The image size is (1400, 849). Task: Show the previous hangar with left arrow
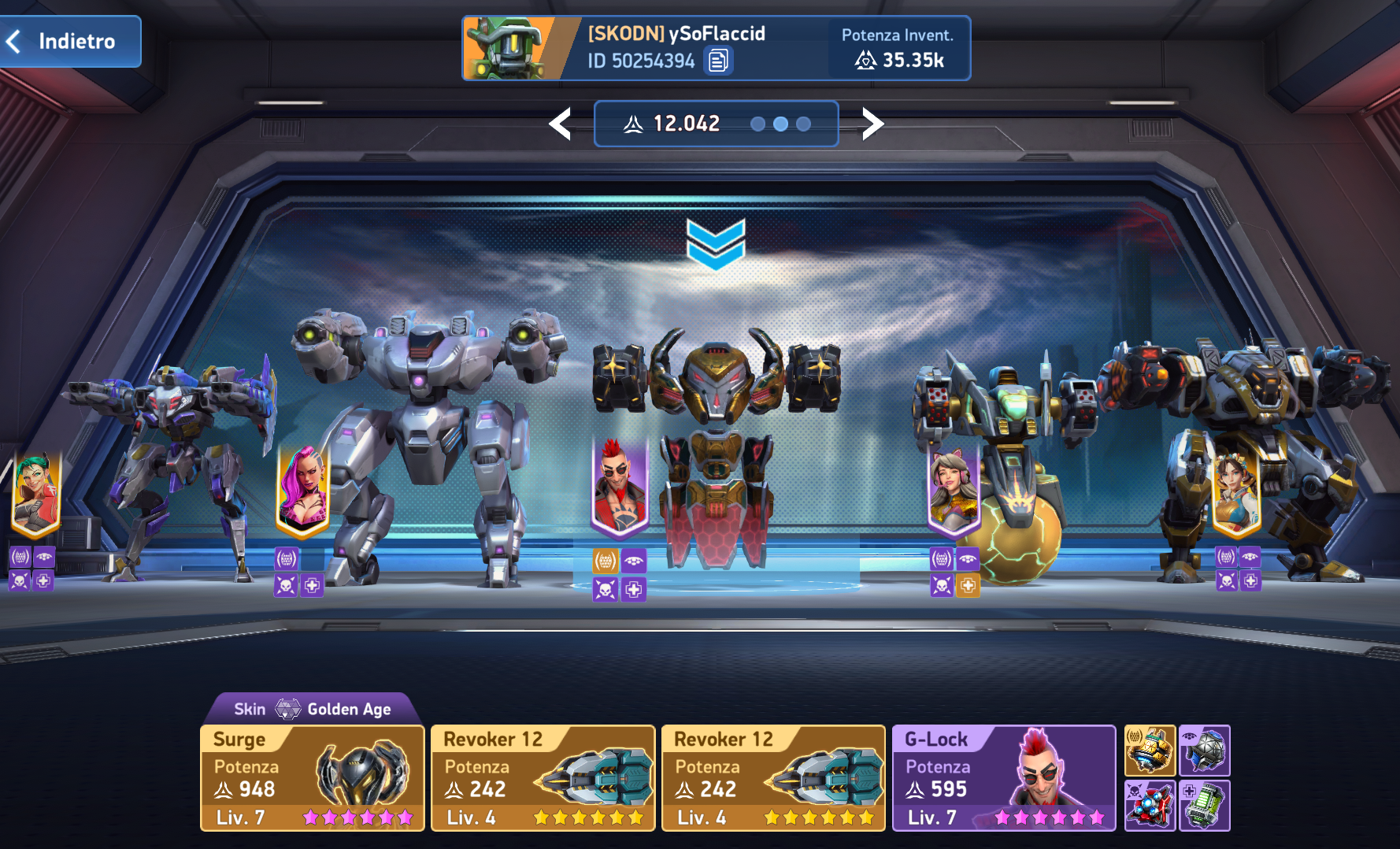point(561,124)
